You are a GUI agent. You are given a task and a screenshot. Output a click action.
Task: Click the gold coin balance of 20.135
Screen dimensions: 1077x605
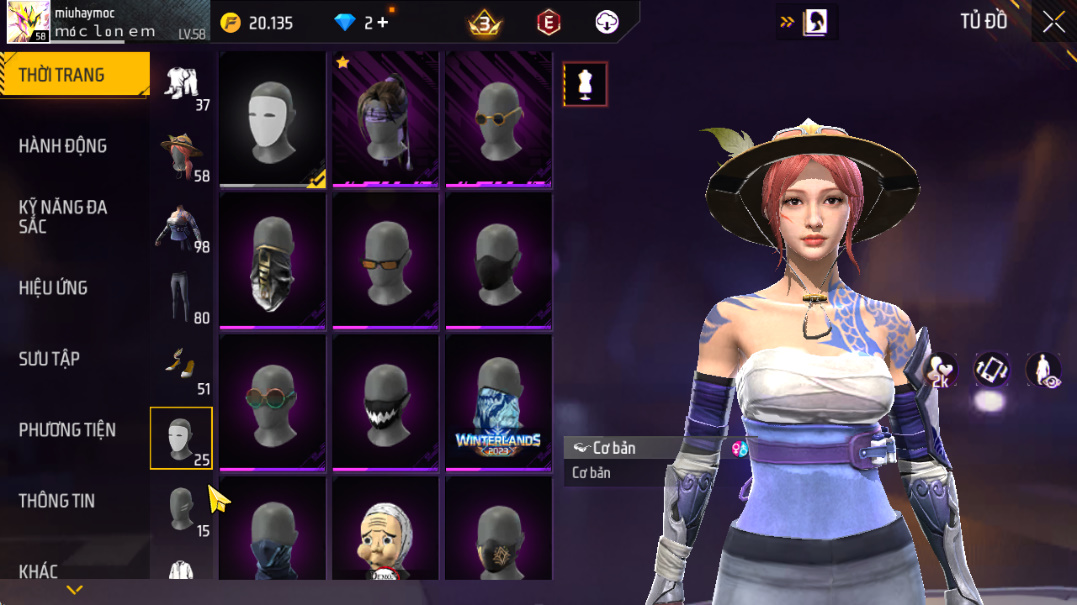pyautogui.click(x=258, y=22)
